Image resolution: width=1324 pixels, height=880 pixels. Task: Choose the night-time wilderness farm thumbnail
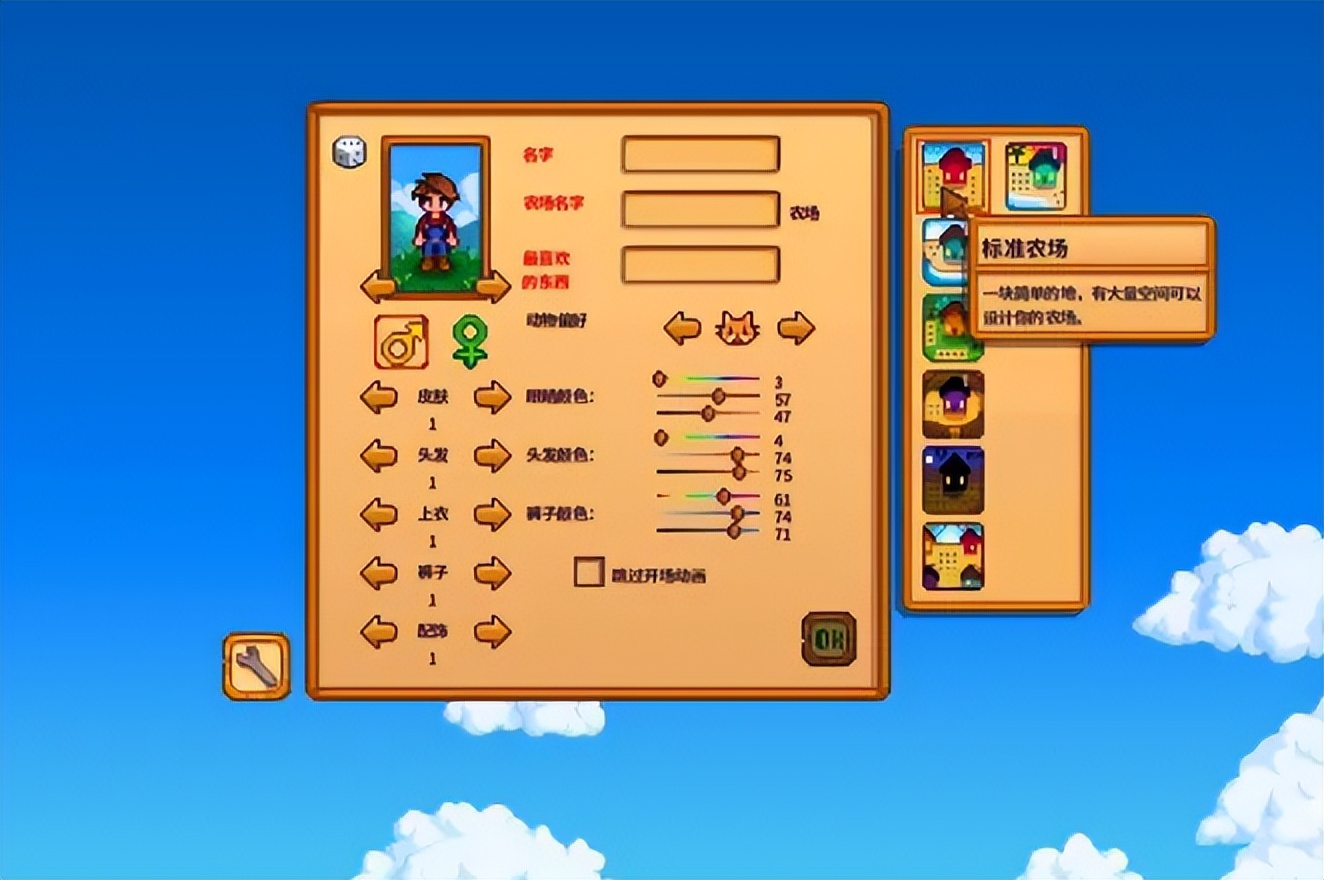[953, 481]
